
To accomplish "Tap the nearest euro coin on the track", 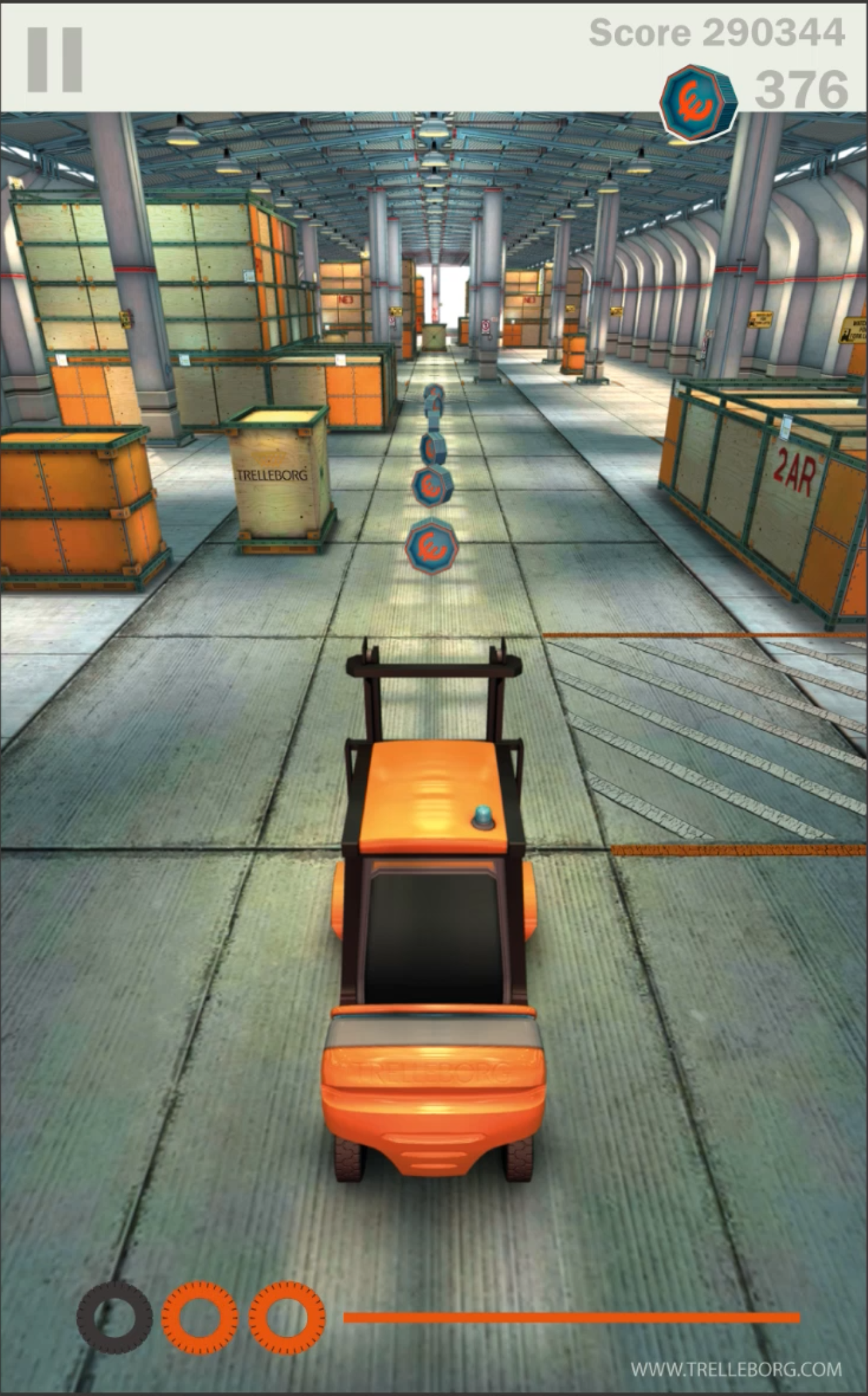I will click(x=432, y=545).
